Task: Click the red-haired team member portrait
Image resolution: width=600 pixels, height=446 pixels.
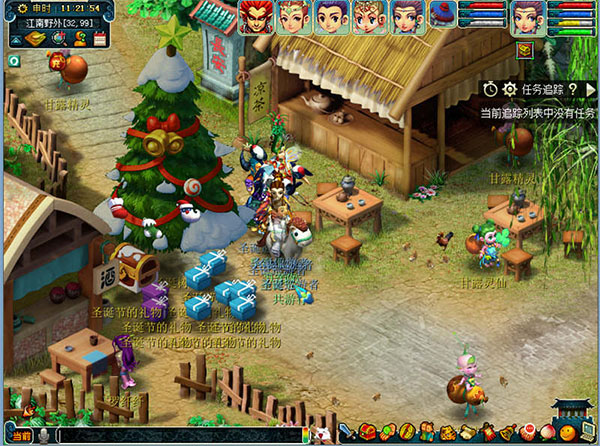Action: click(x=256, y=17)
